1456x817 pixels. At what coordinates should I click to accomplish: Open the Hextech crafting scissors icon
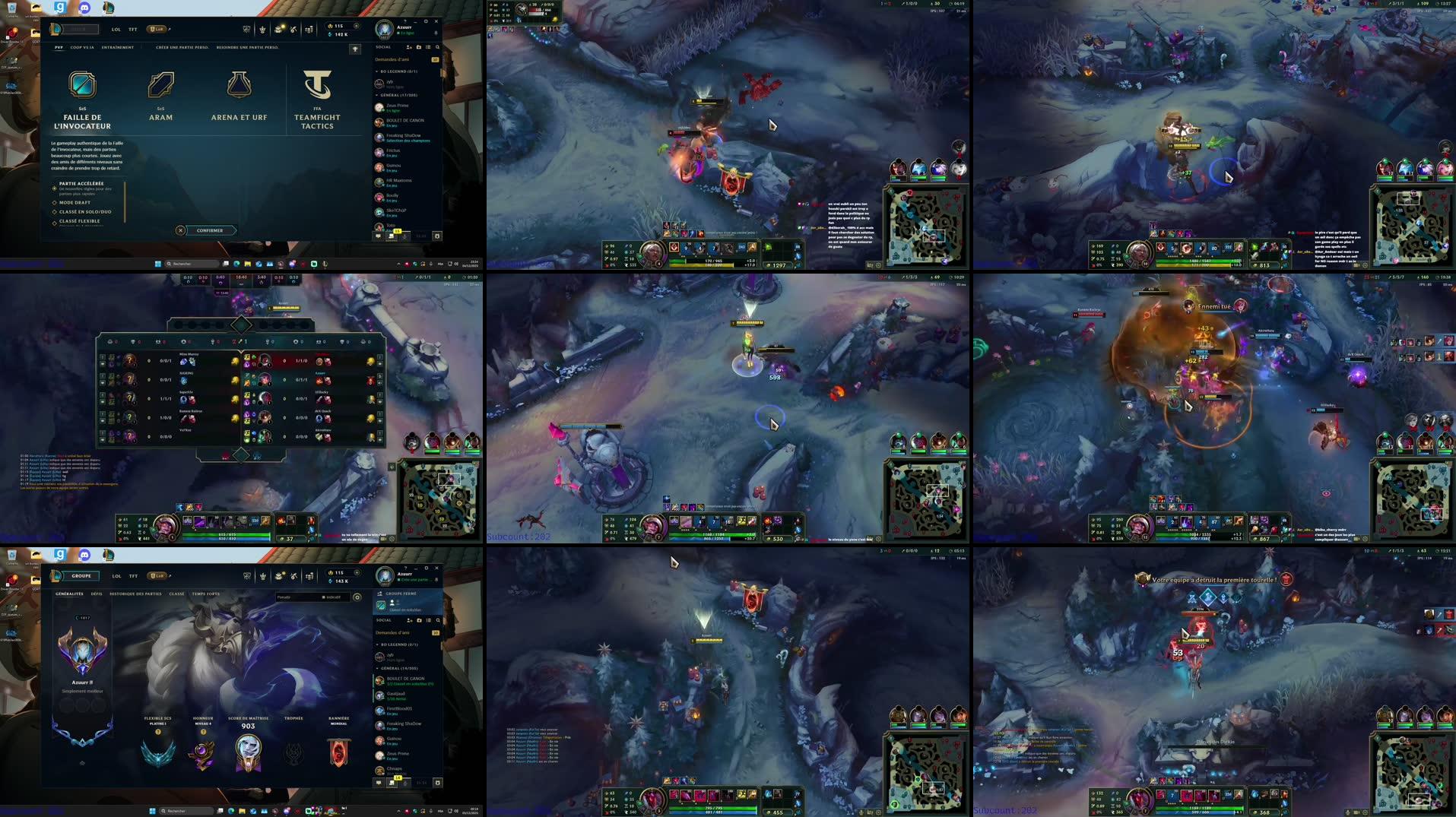pyautogui.click(x=294, y=29)
